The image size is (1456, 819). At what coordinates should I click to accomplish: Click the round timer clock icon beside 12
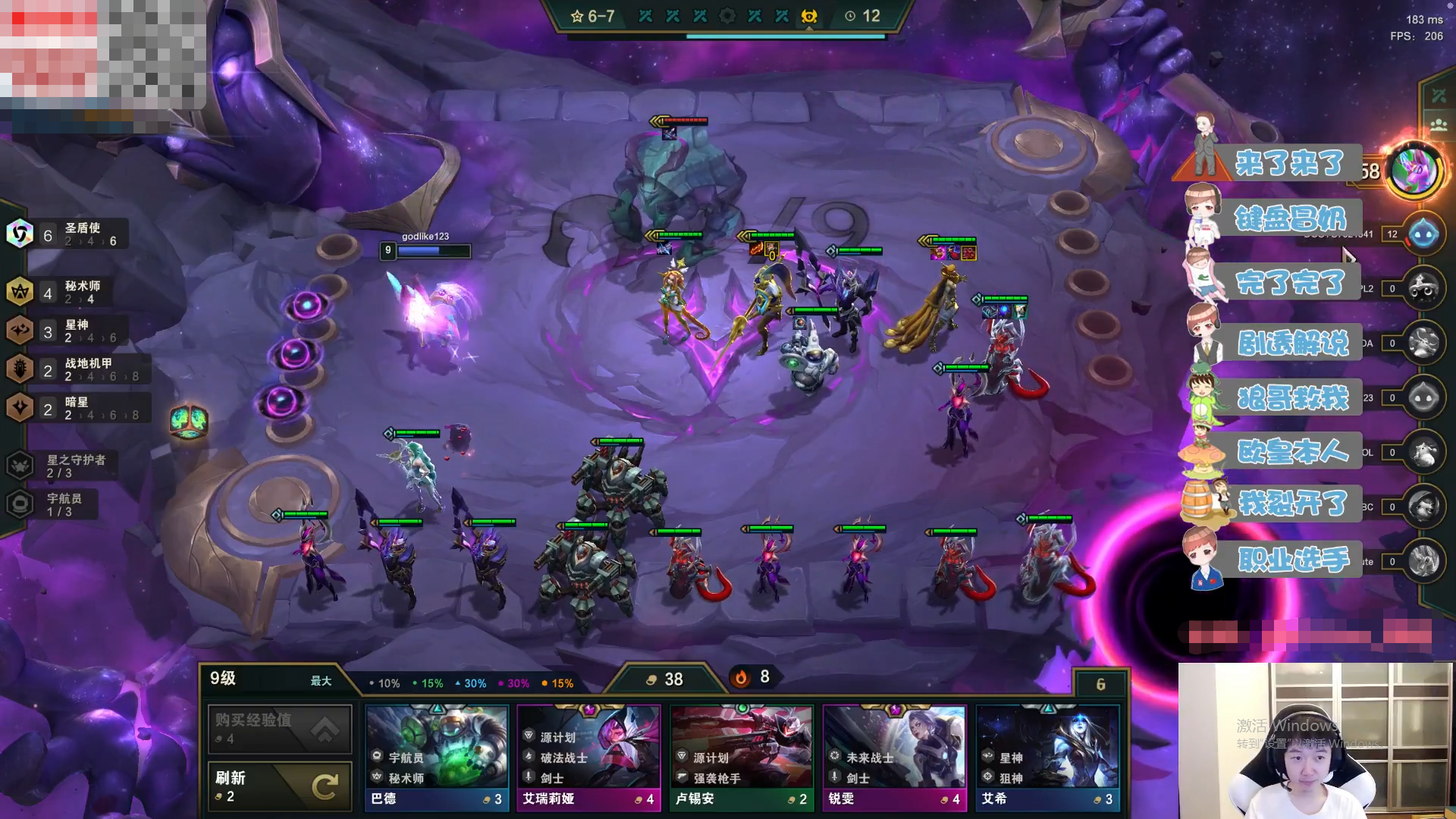[849, 16]
